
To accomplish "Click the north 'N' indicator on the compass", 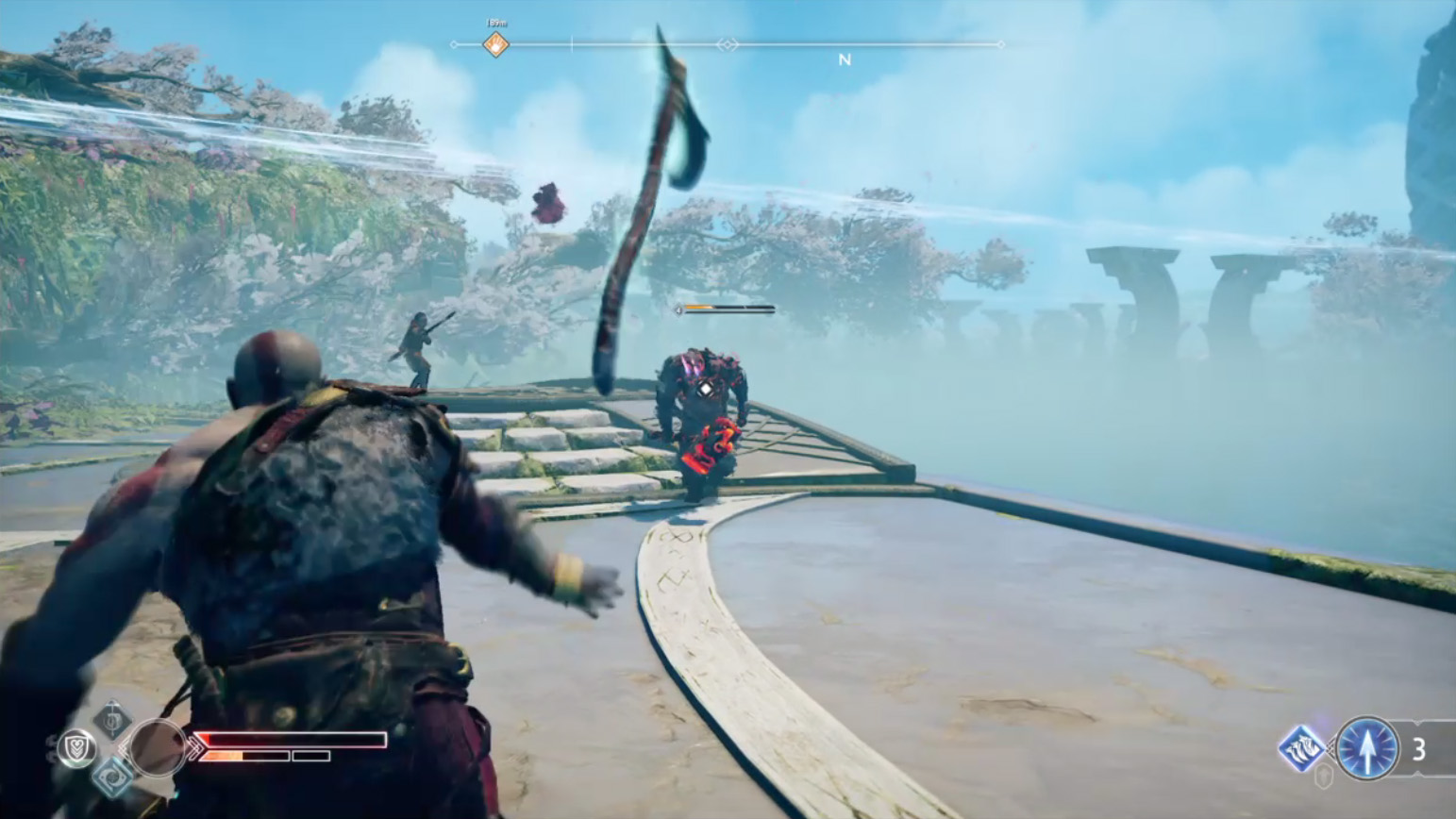I will (845, 59).
